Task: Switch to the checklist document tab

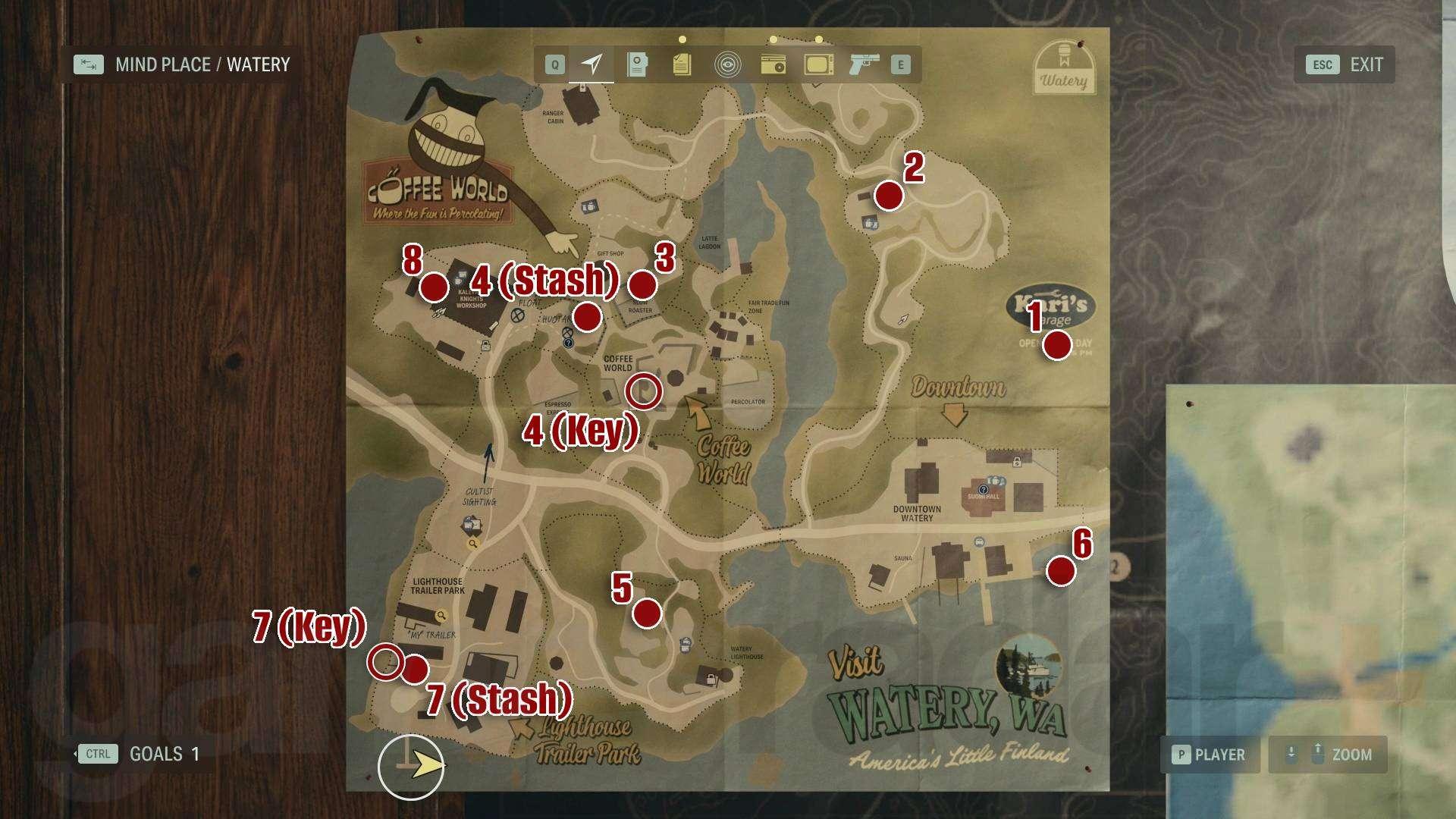Action: point(682,65)
